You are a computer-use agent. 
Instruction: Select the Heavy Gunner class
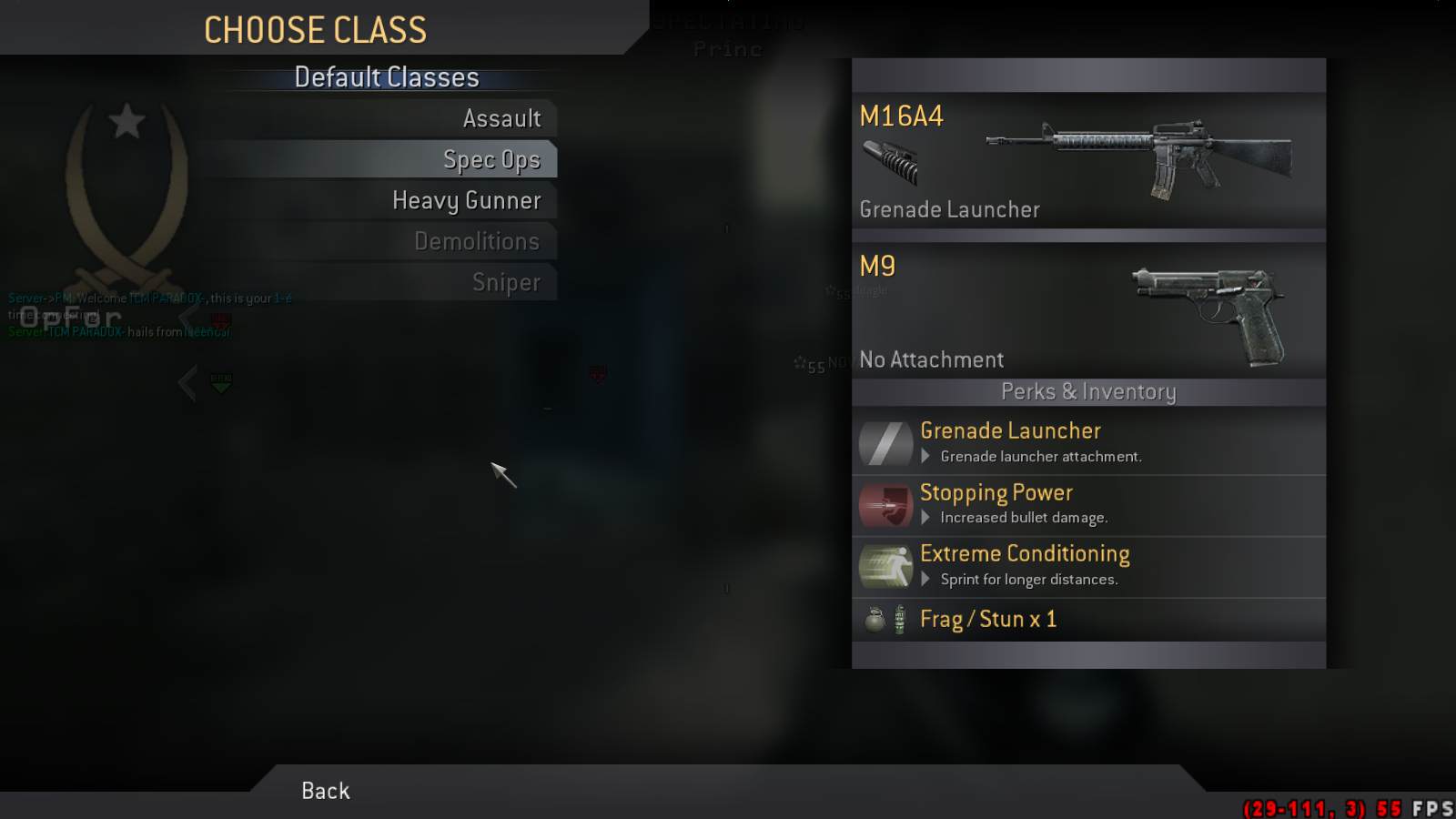(466, 199)
